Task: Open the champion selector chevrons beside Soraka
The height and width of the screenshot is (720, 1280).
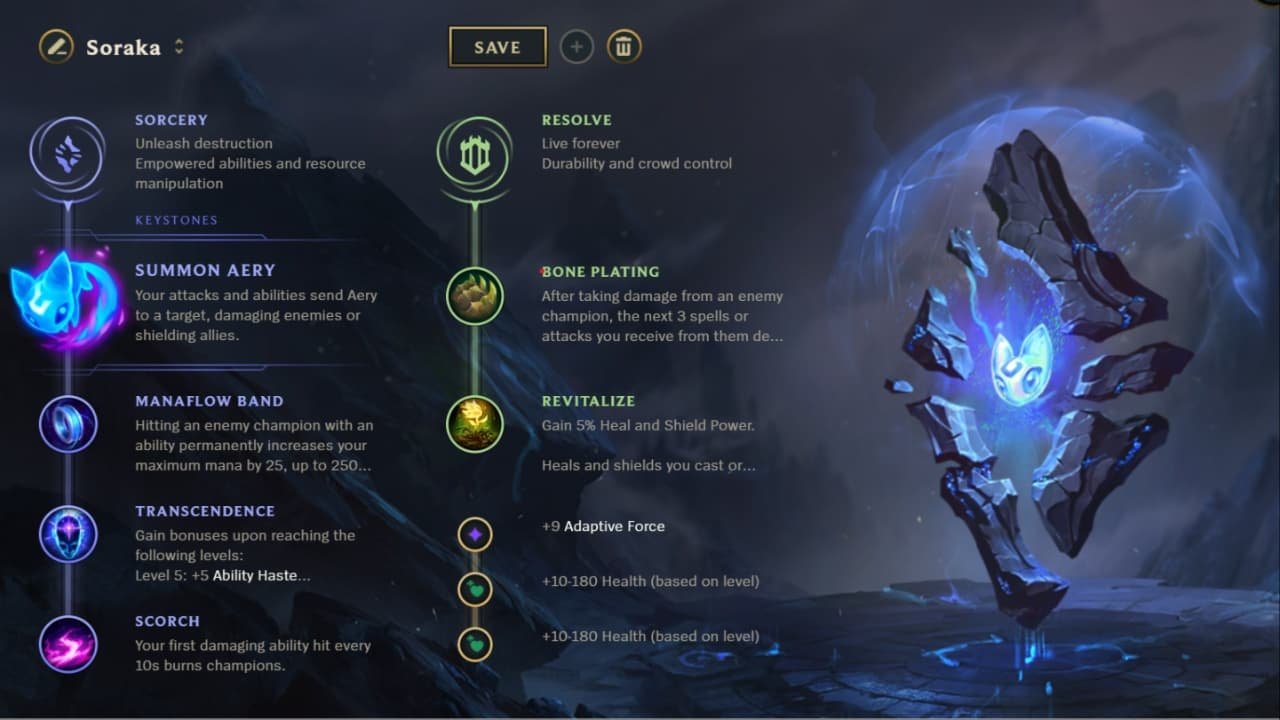Action: coord(179,46)
